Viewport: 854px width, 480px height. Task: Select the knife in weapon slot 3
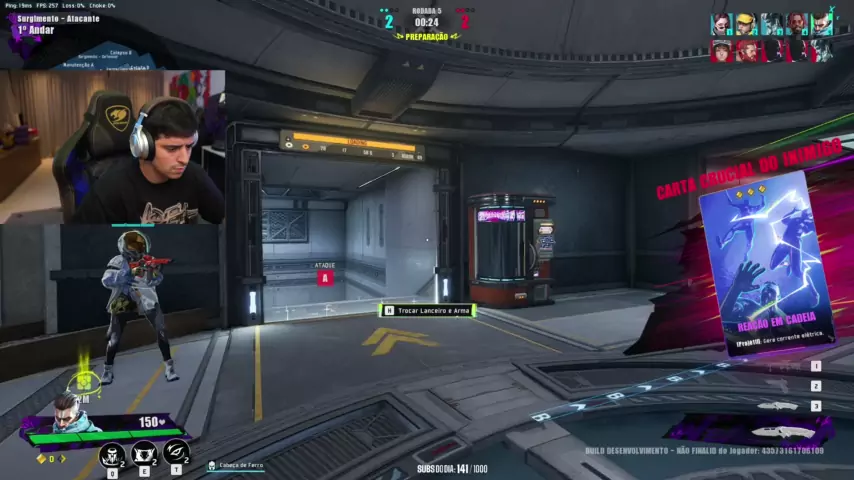(778, 406)
